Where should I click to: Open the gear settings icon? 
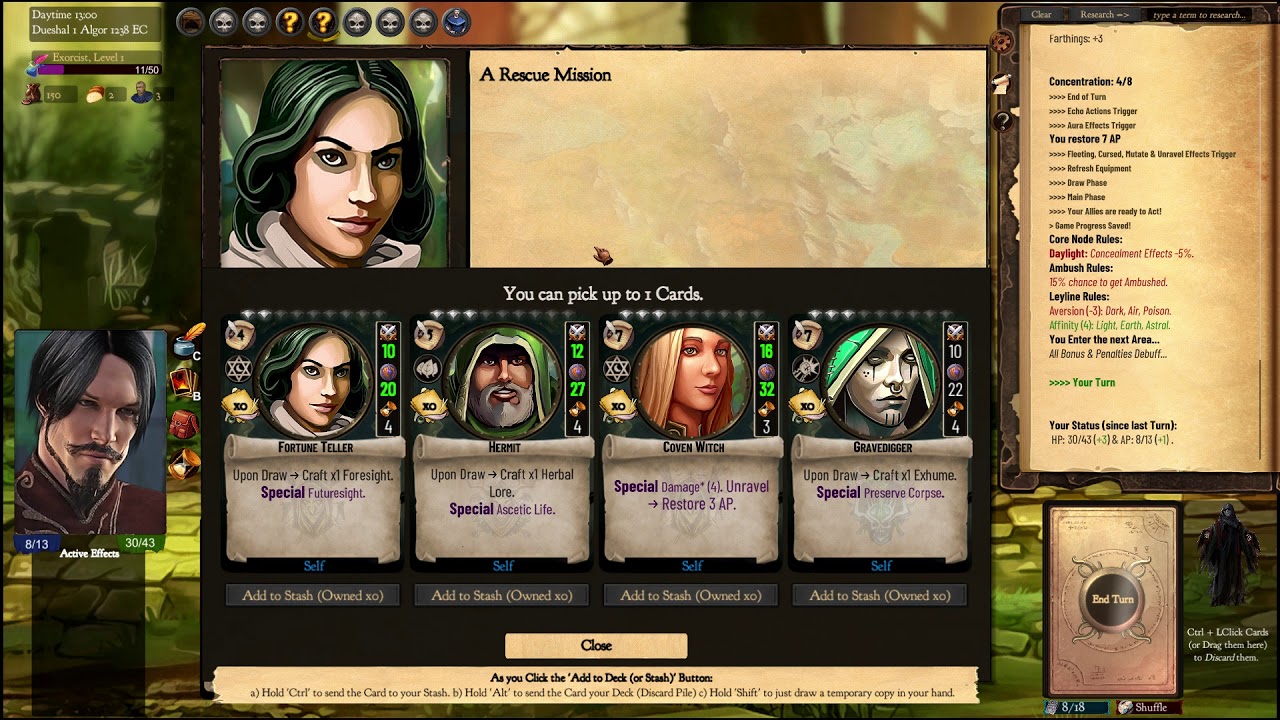pos(1001,42)
